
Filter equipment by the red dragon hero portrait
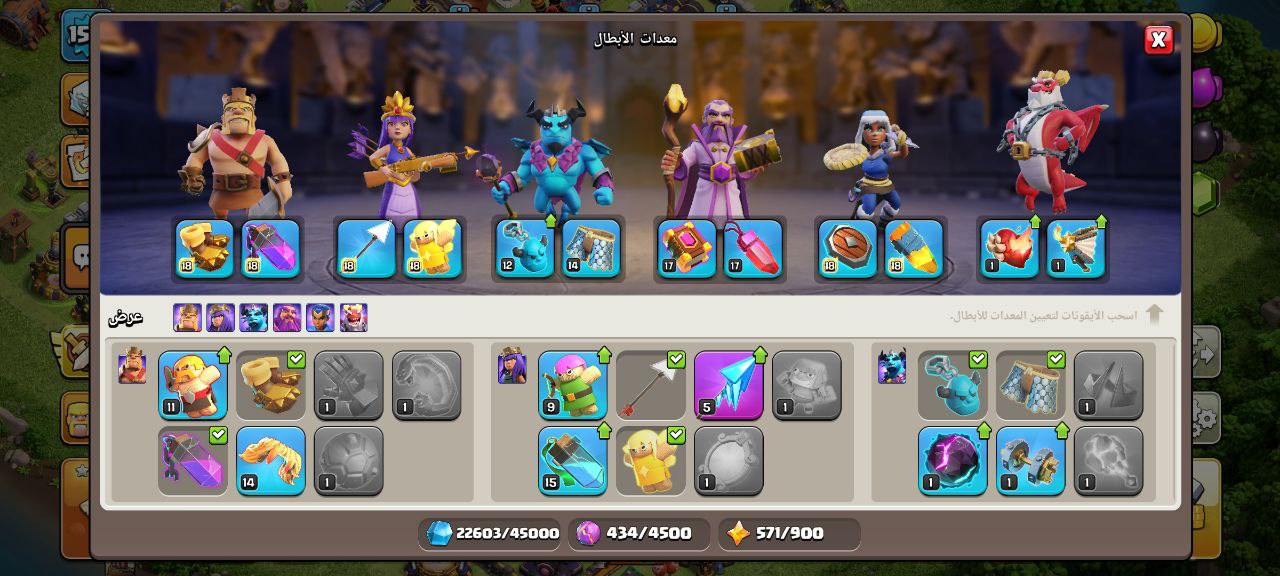click(353, 318)
